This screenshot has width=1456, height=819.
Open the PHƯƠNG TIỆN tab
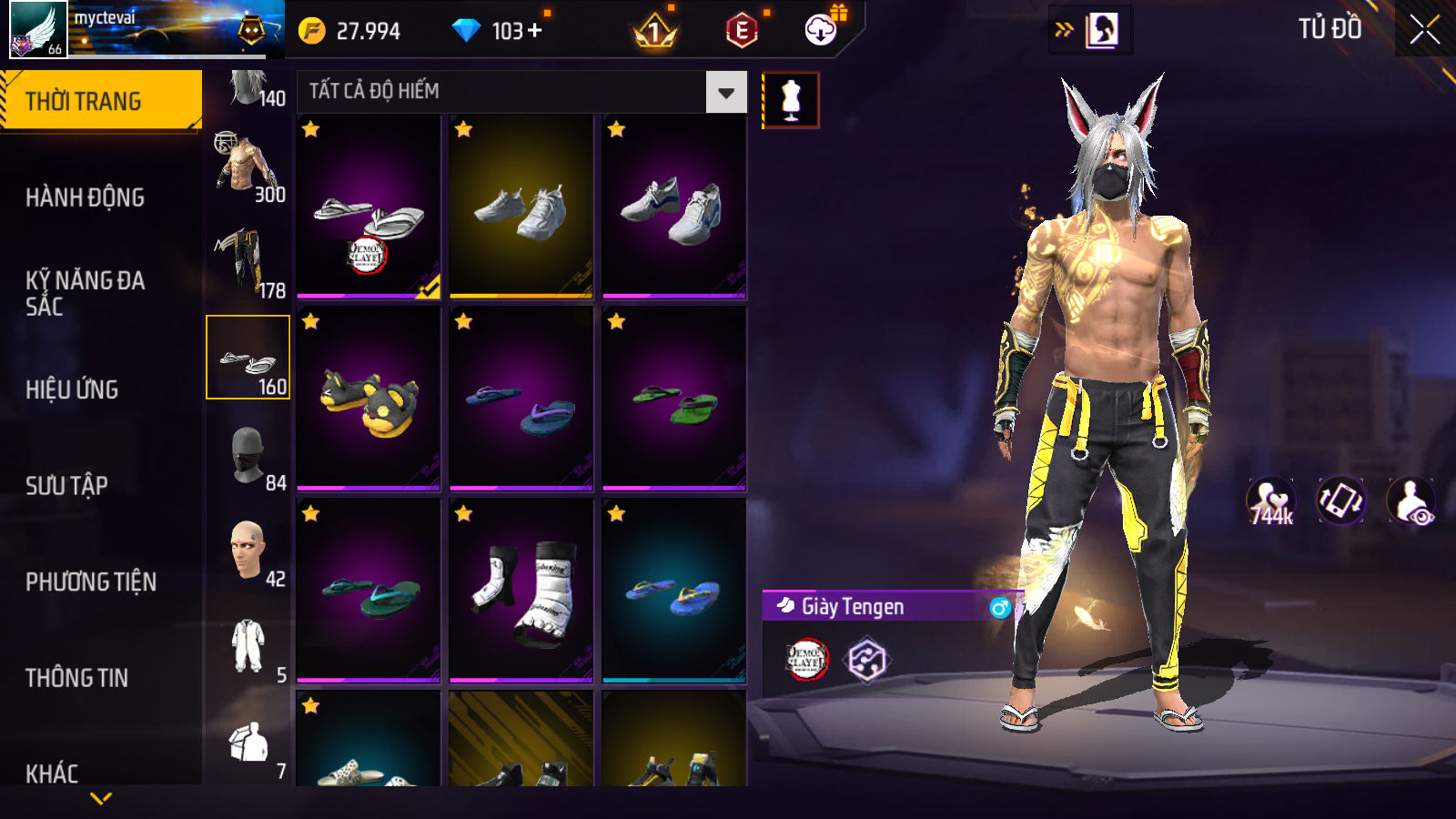click(x=91, y=582)
